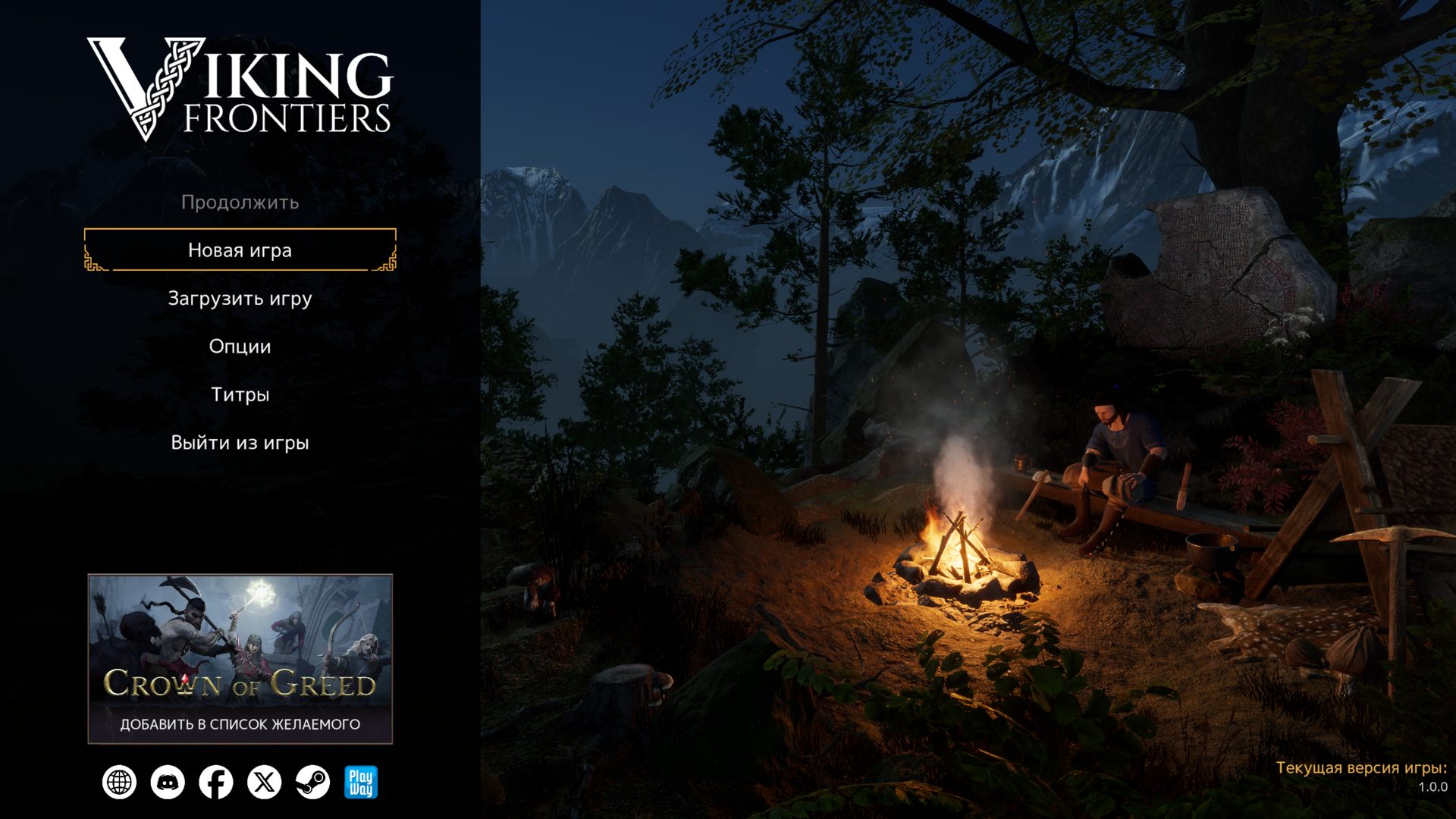Click the PlayWay publisher icon
Screen dimensions: 1456x819
(360, 783)
